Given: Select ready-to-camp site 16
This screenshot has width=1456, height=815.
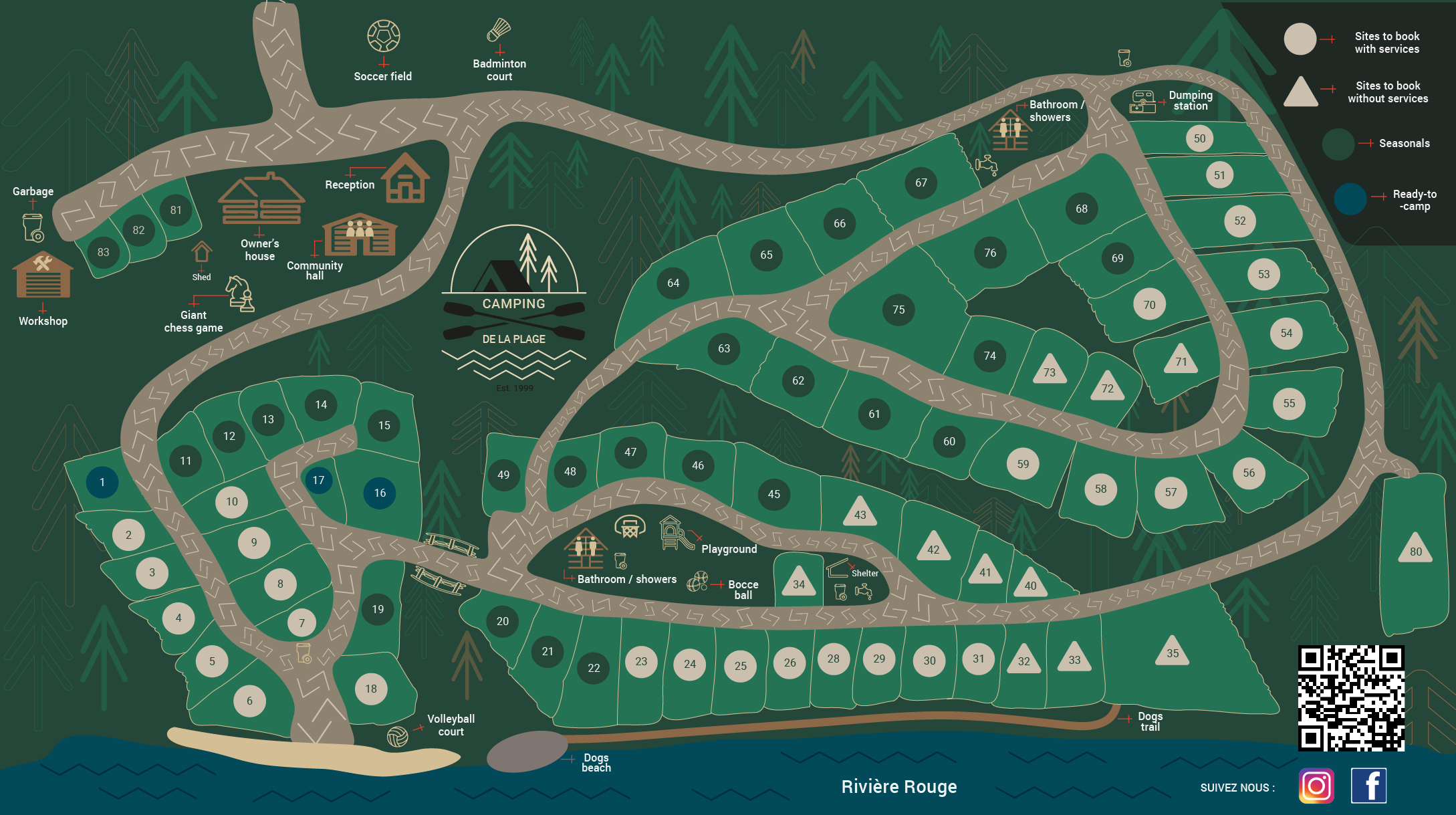Looking at the screenshot, I should 380,493.
